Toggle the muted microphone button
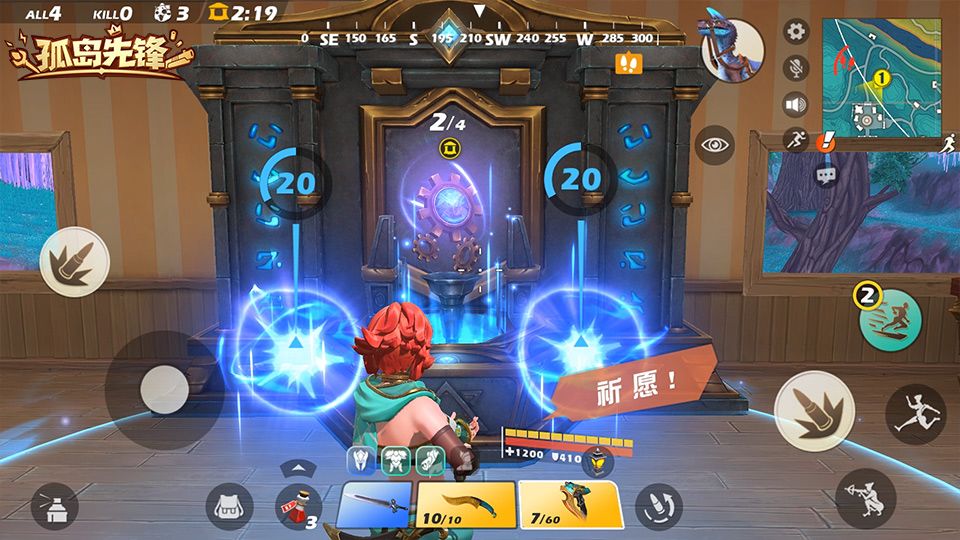This screenshot has width=960, height=540. pos(796,68)
